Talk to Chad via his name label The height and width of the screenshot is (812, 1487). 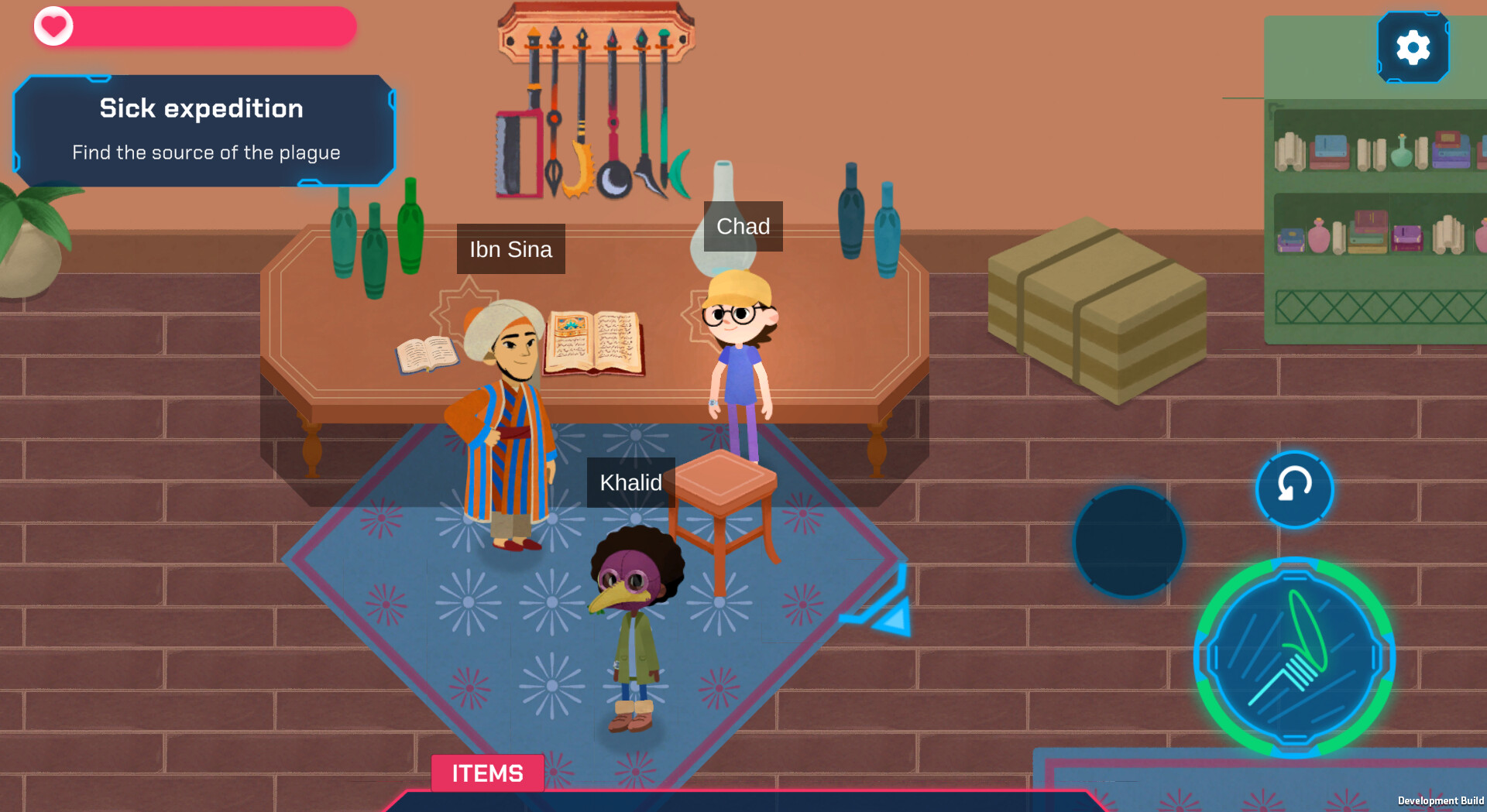742,226
